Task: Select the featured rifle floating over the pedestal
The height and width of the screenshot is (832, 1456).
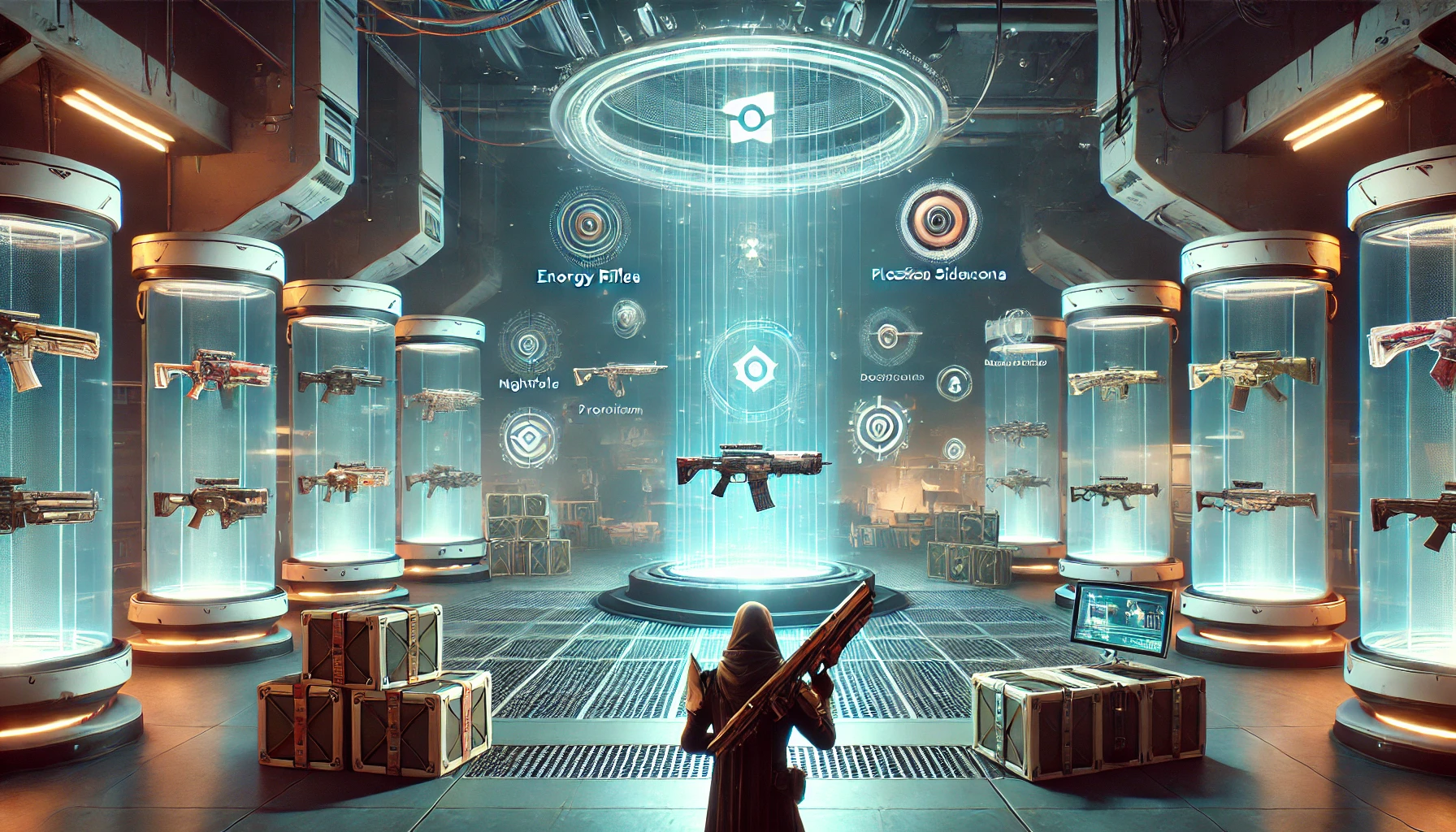Action: [752, 473]
